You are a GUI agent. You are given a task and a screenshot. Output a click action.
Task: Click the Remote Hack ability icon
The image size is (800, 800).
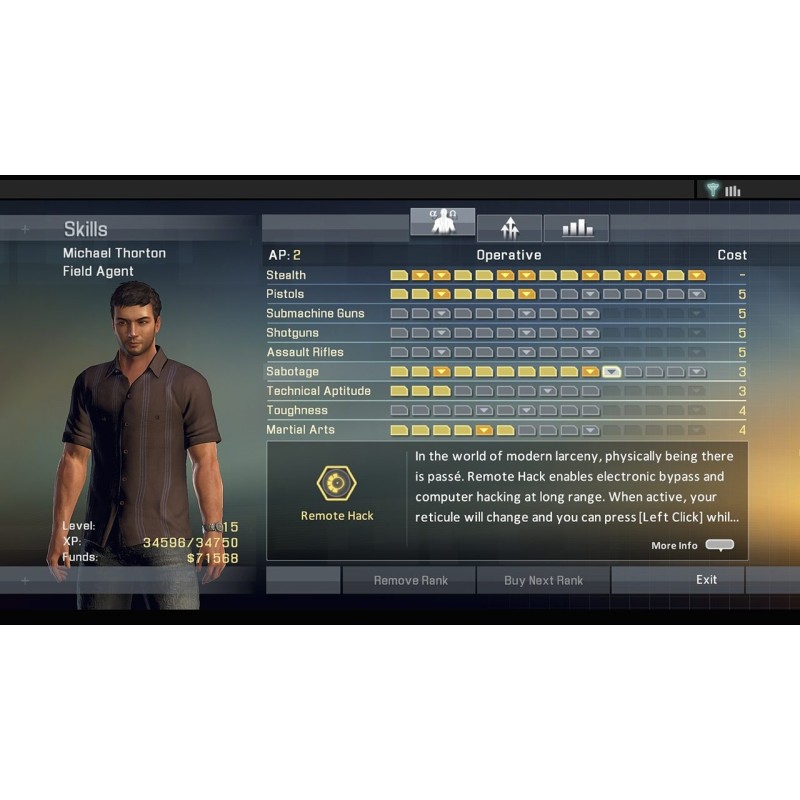click(x=337, y=484)
